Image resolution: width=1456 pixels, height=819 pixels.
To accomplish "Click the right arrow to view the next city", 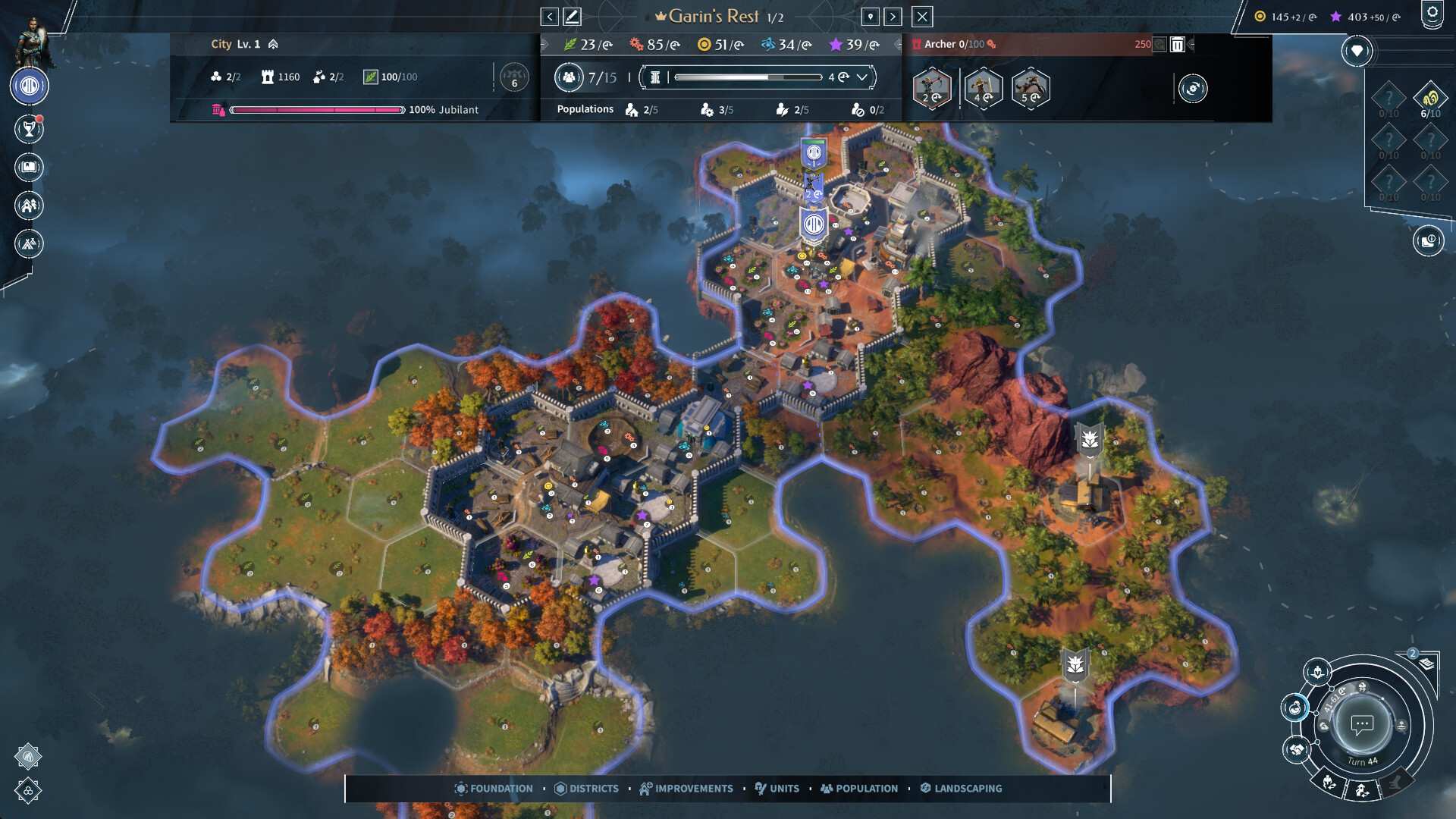I will pyautogui.click(x=894, y=16).
